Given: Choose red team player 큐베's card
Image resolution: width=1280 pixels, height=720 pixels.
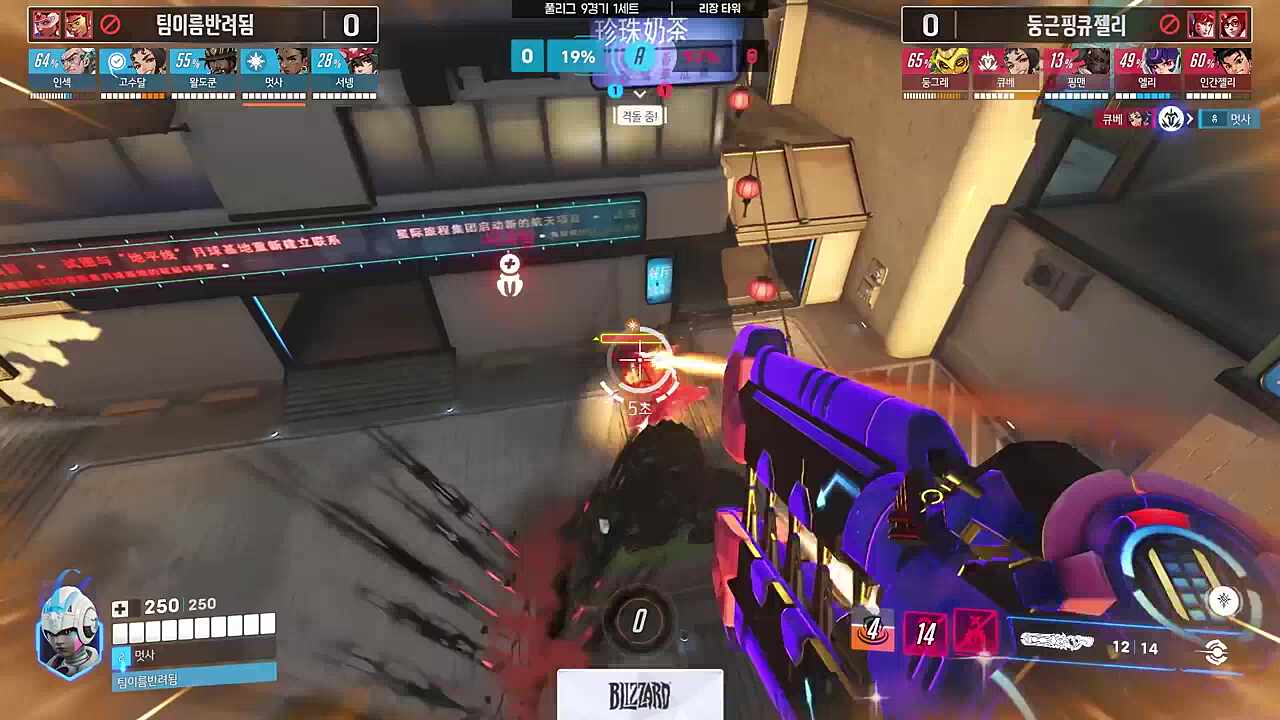Looking at the screenshot, I should (x=1007, y=70).
